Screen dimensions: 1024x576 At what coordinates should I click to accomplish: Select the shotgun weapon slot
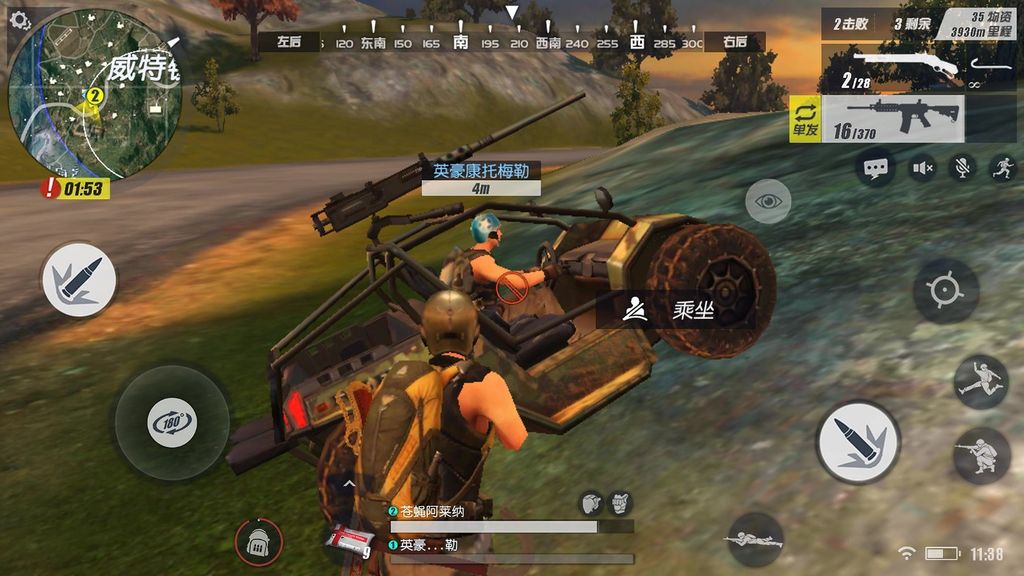[x=892, y=68]
